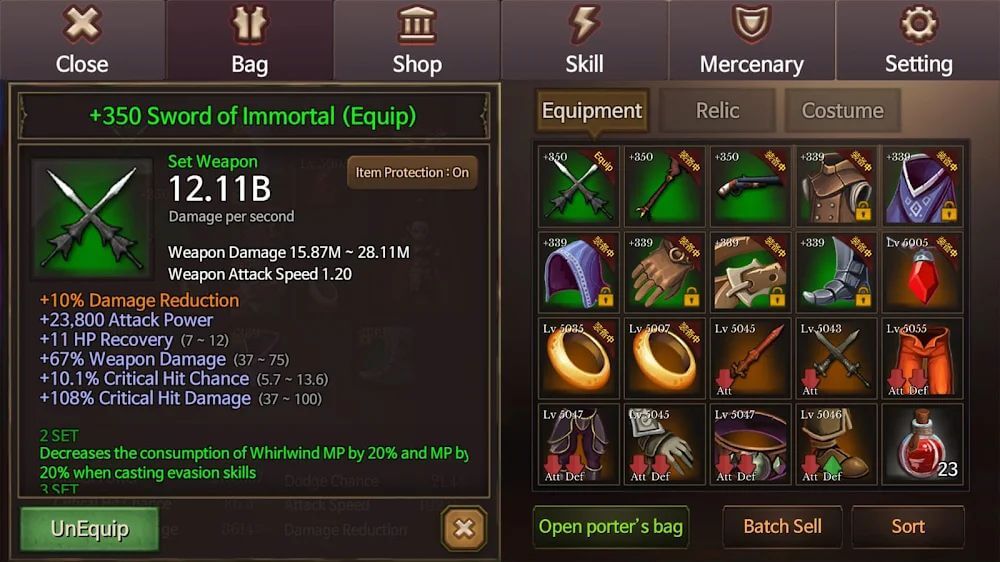Open porter's bag
1000x562 pixels.
point(610,526)
